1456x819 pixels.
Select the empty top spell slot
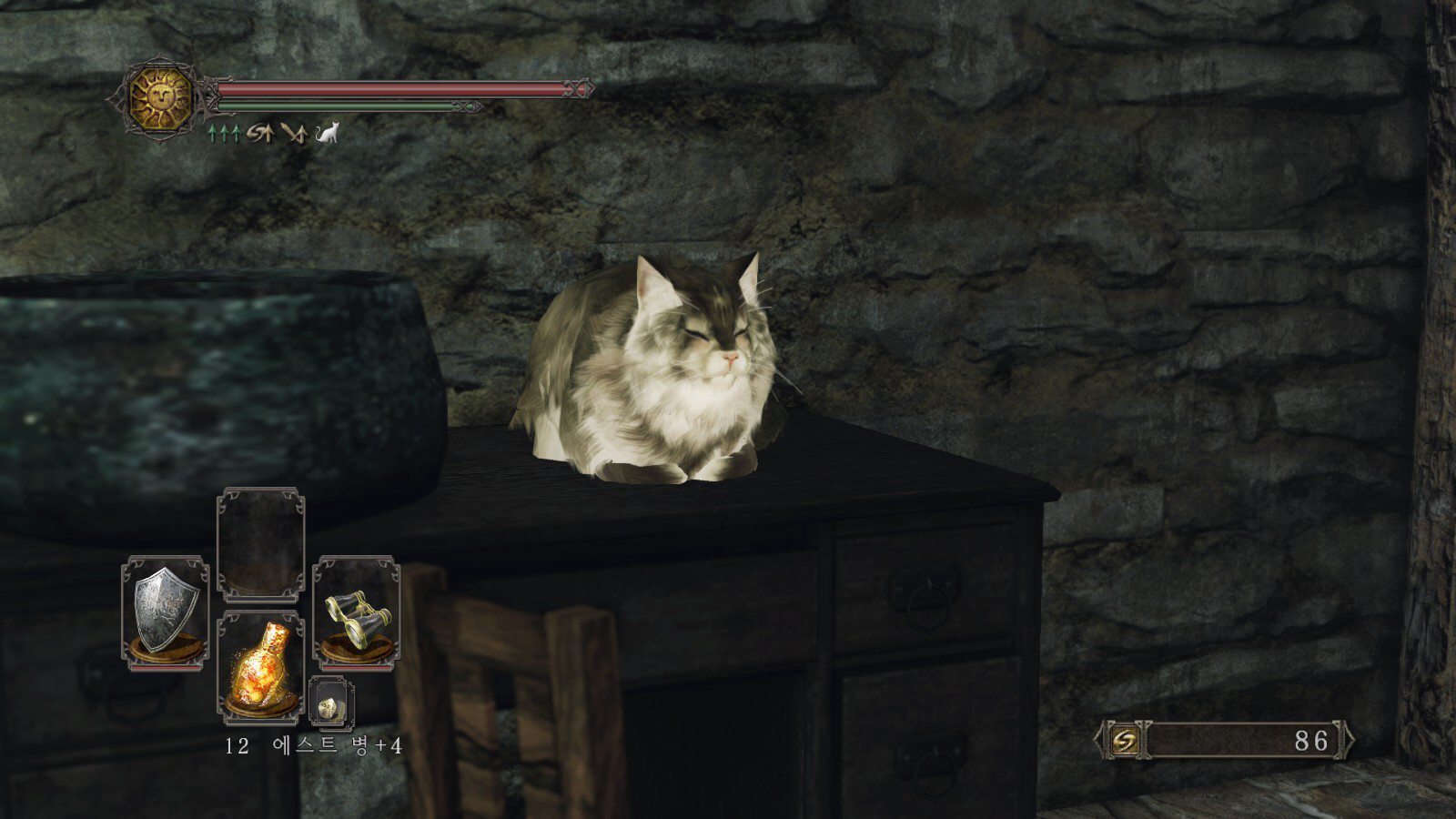261,544
